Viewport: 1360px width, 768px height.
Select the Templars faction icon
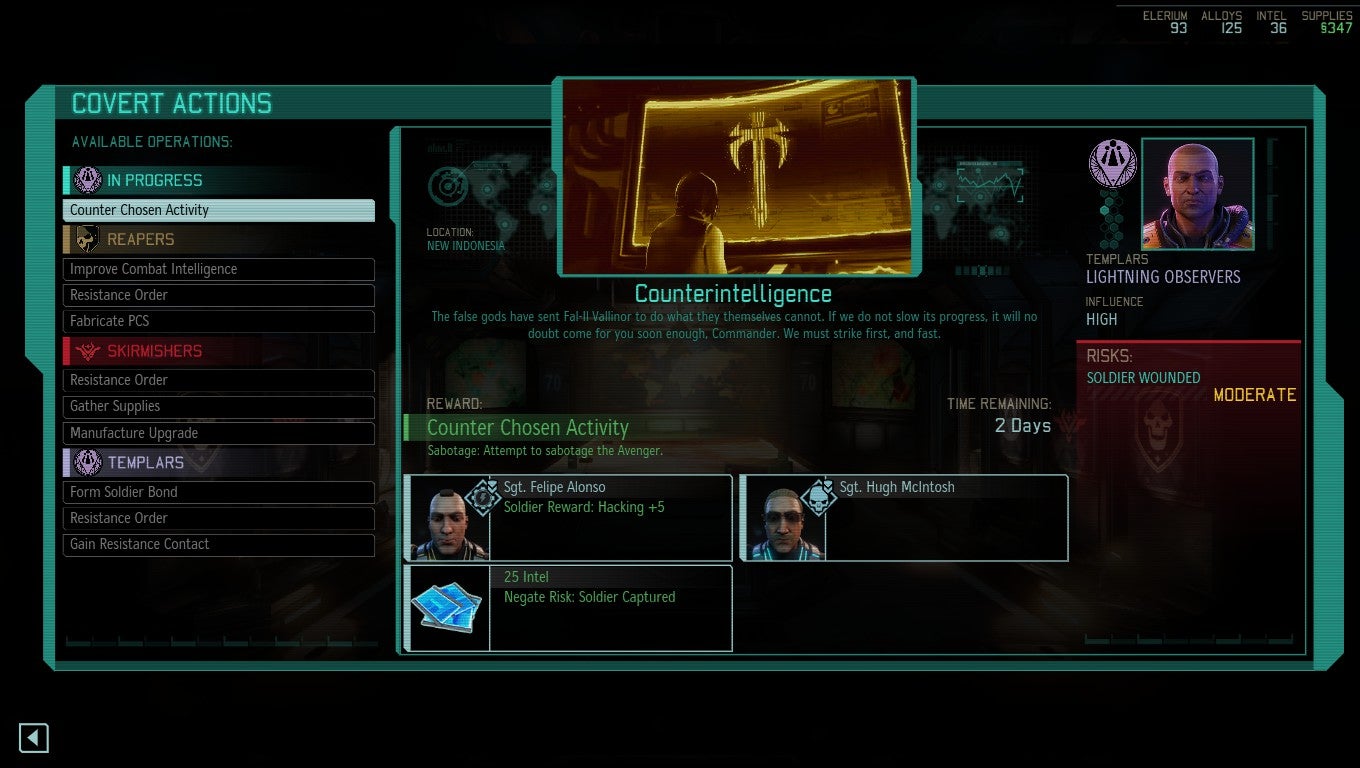89,462
